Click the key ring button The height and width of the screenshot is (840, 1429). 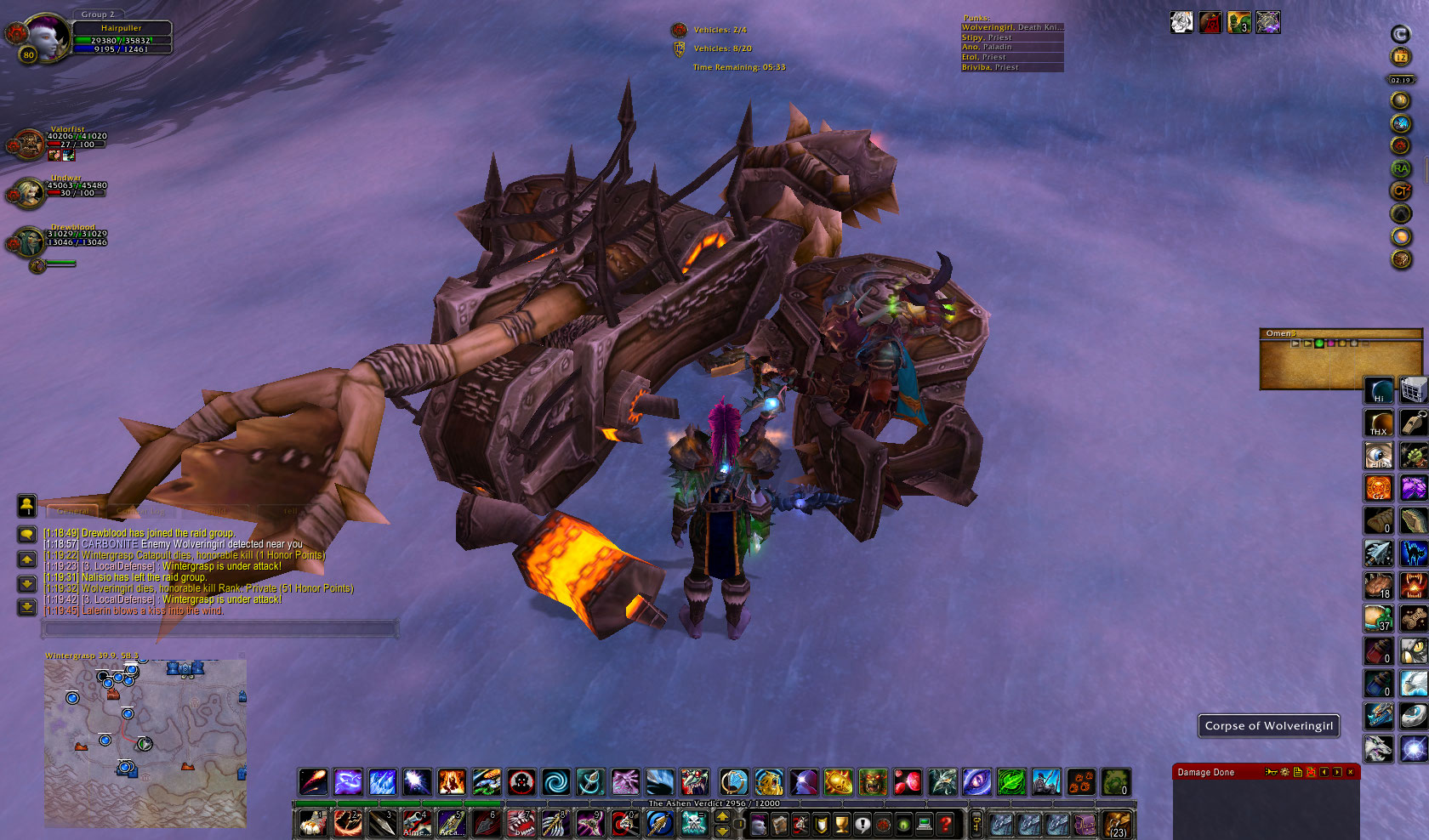(976, 823)
